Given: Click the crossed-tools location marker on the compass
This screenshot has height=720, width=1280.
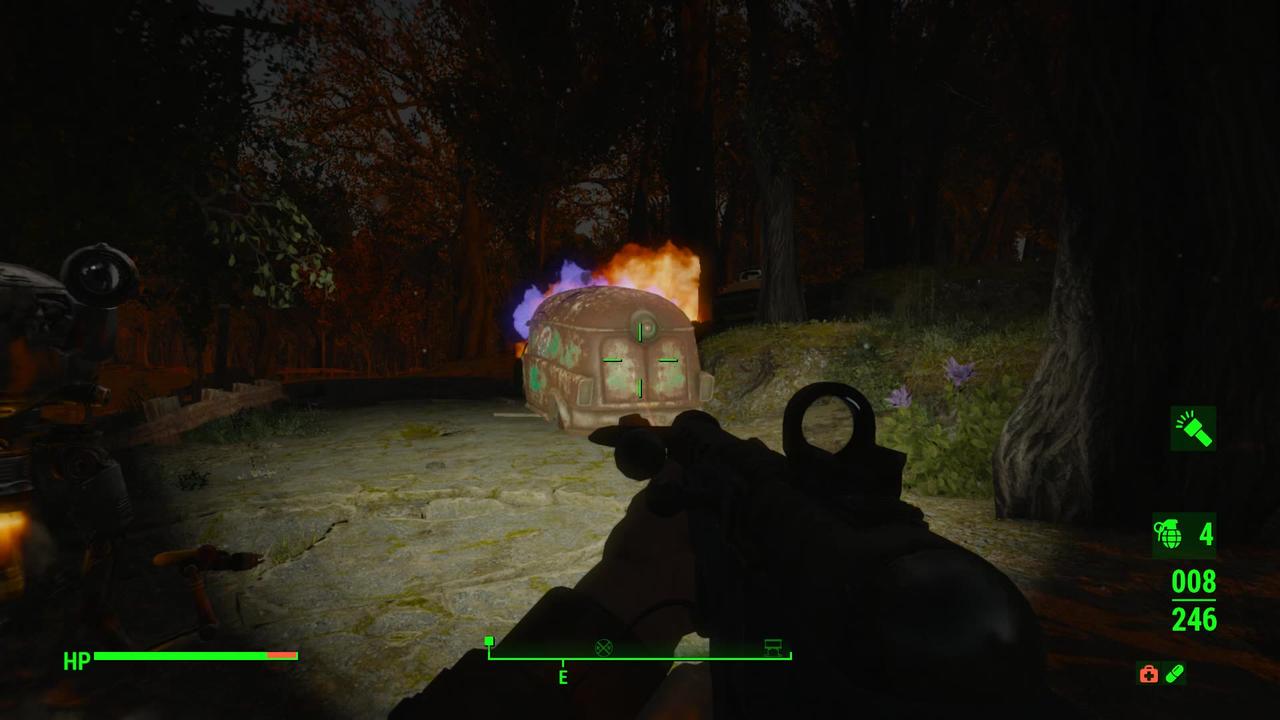Looking at the screenshot, I should click(x=603, y=648).
